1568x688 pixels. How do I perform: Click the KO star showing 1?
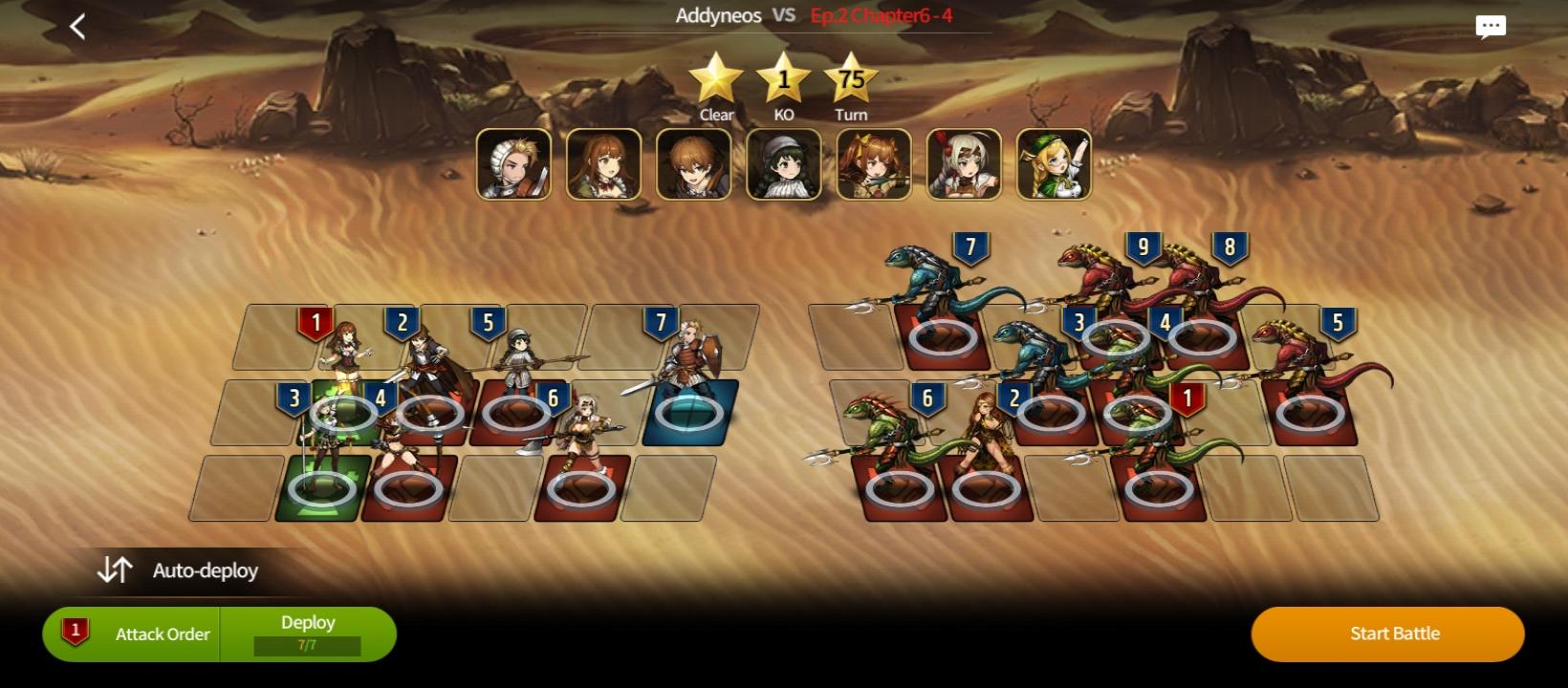pos(783,78)
